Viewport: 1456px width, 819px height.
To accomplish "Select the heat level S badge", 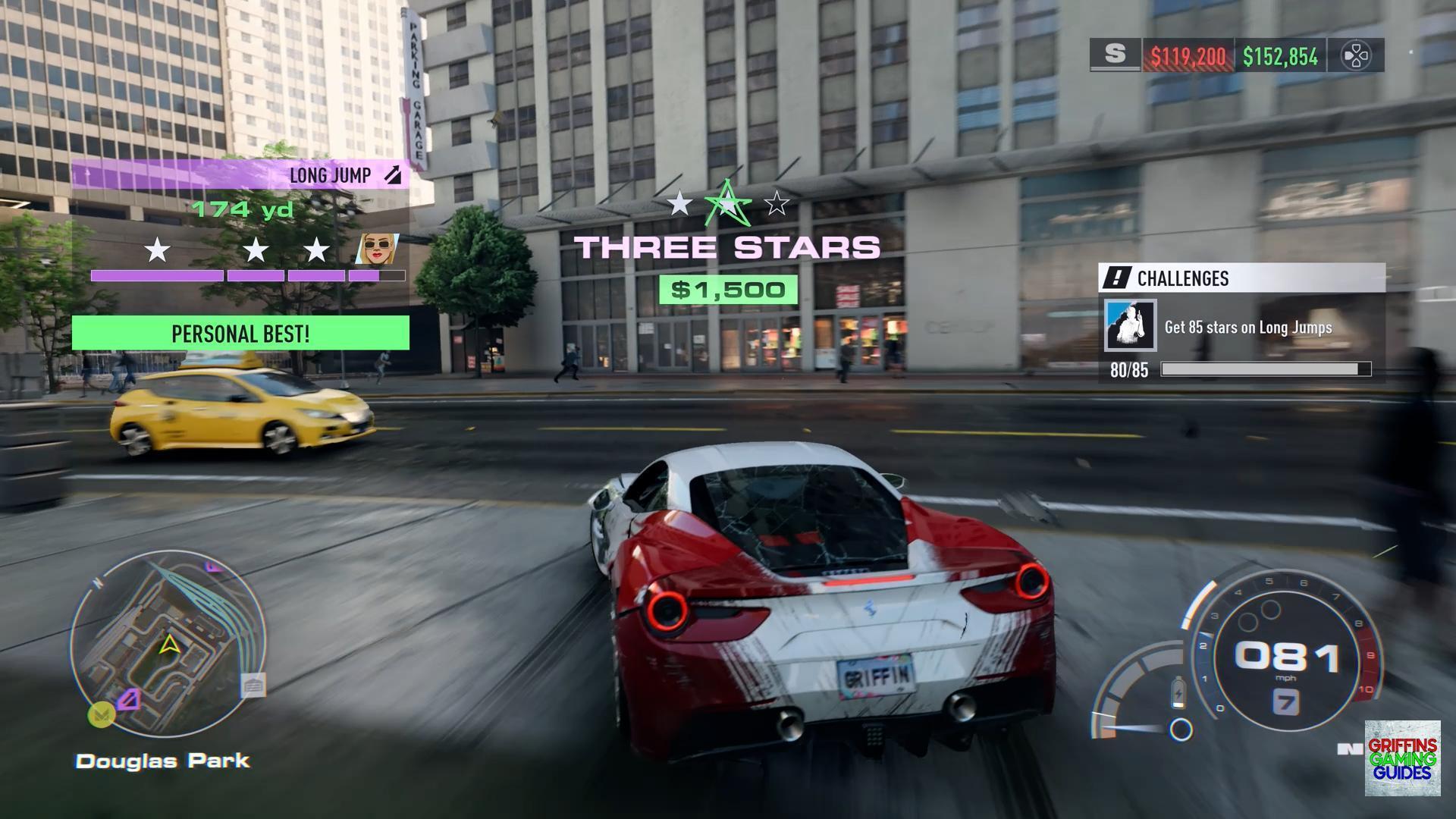I will [1115, 55].
